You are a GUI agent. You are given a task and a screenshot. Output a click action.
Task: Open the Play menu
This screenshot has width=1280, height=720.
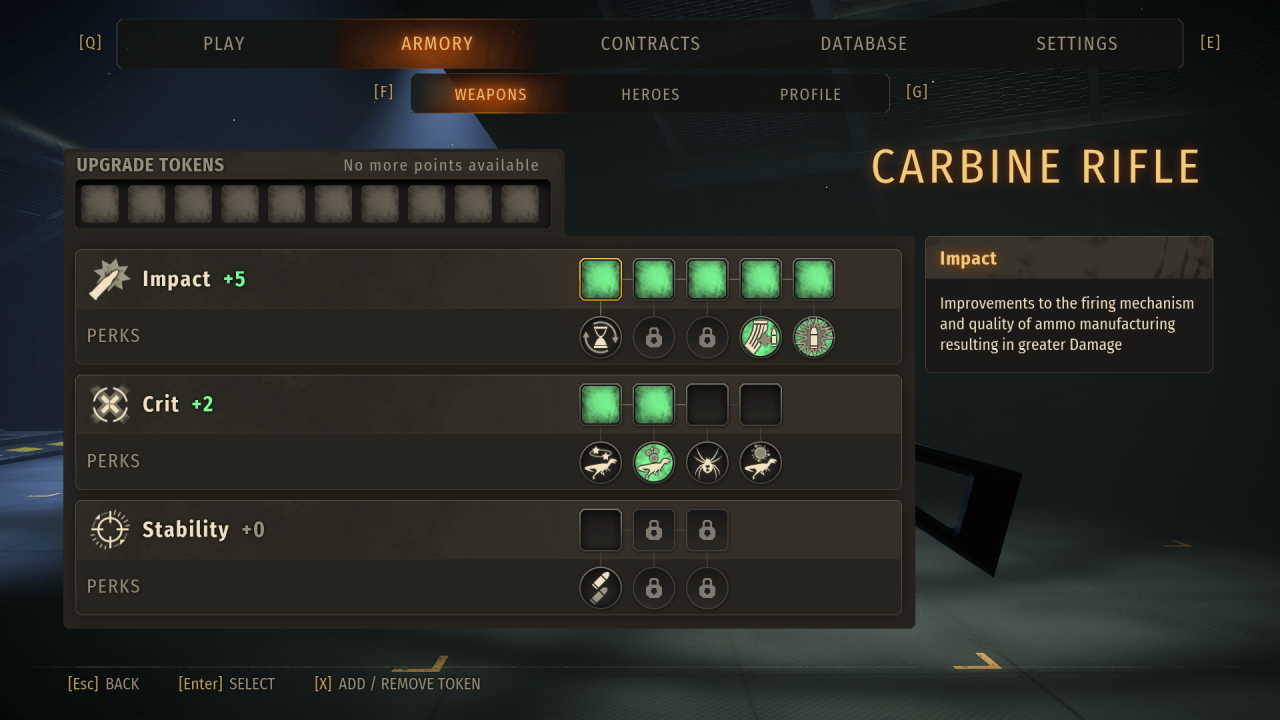(x=224, y=44)
